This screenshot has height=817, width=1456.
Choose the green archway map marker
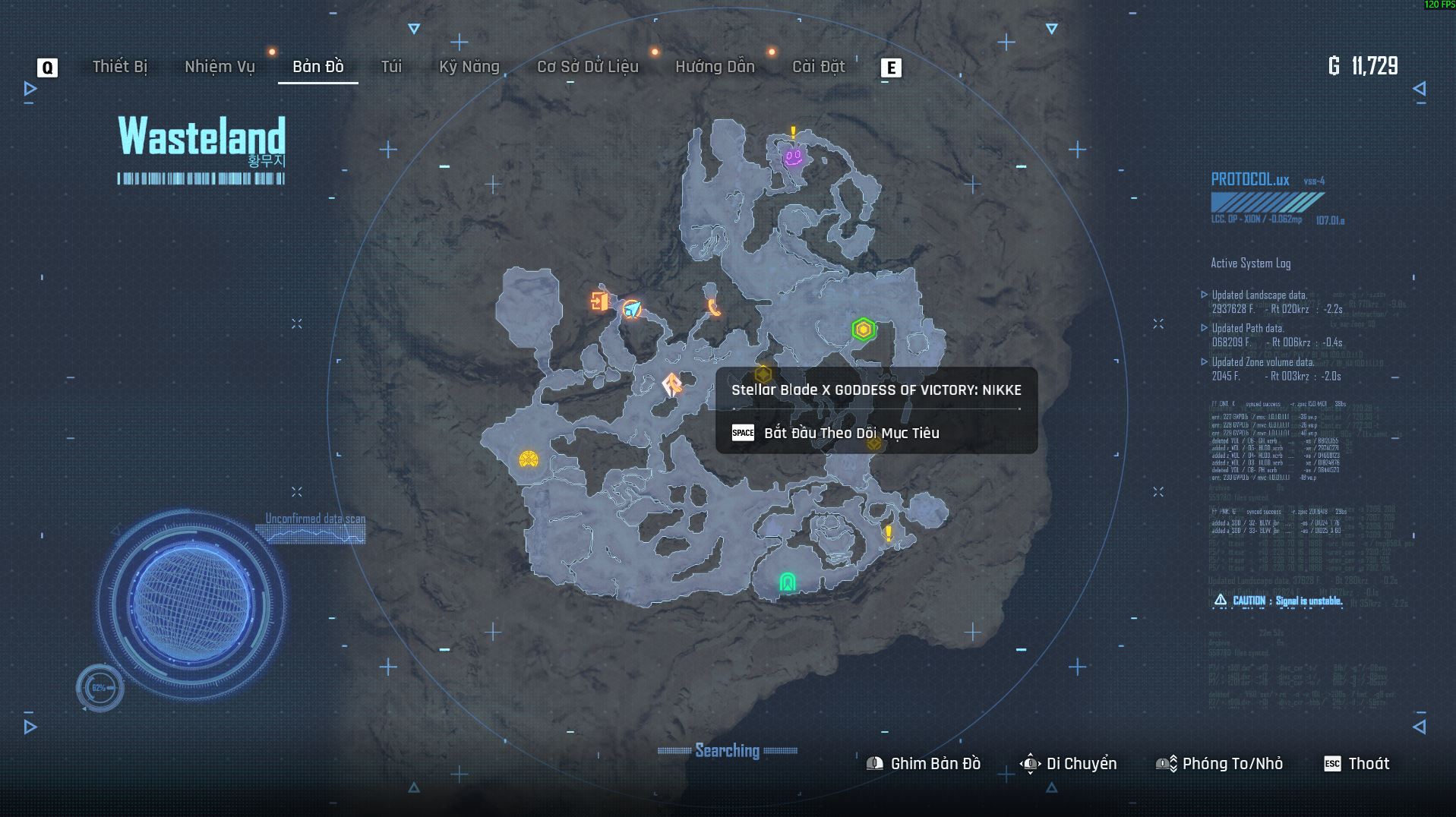(788, 582)
